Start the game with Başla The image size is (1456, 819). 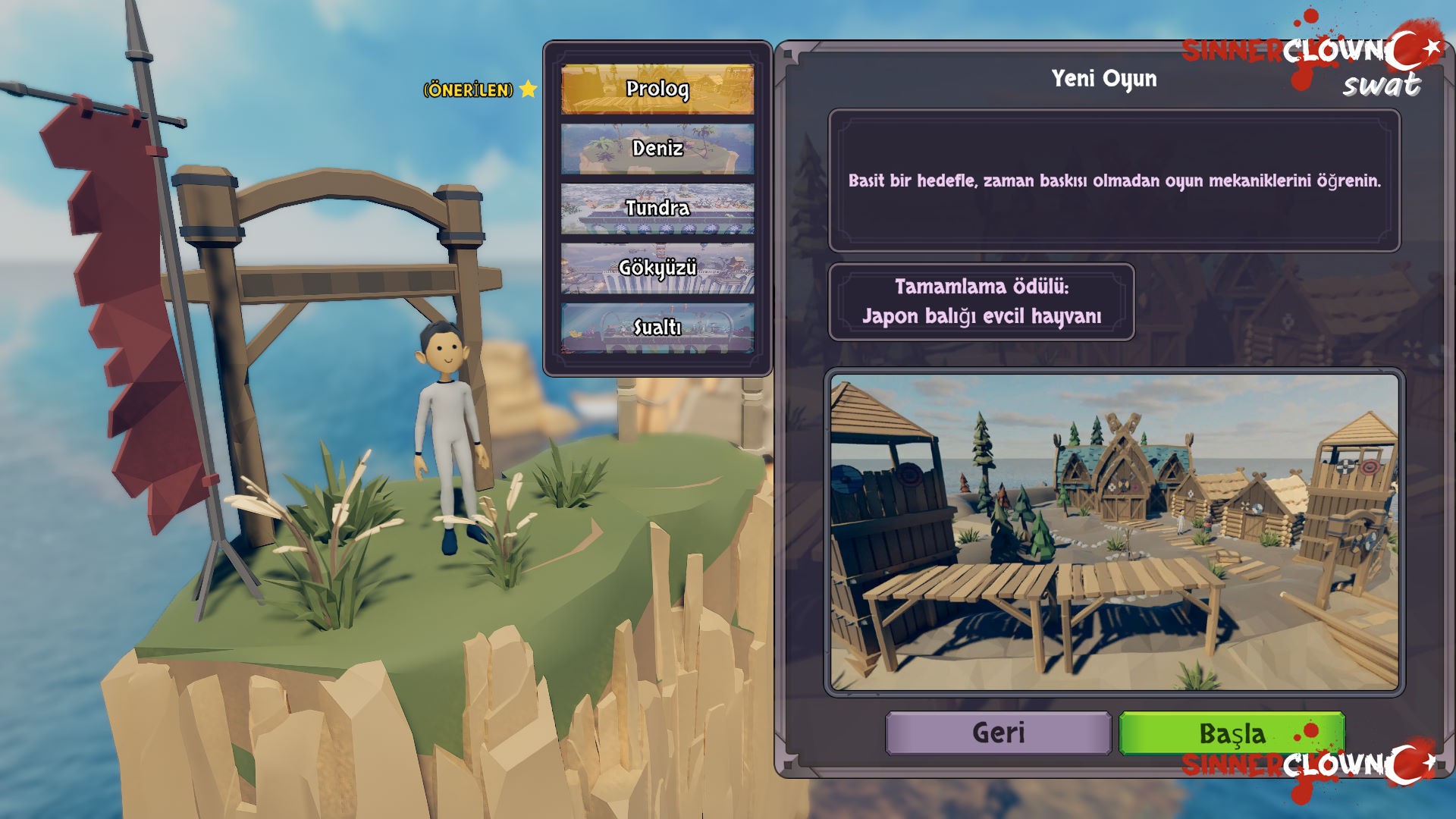[x=1232, y=733]
